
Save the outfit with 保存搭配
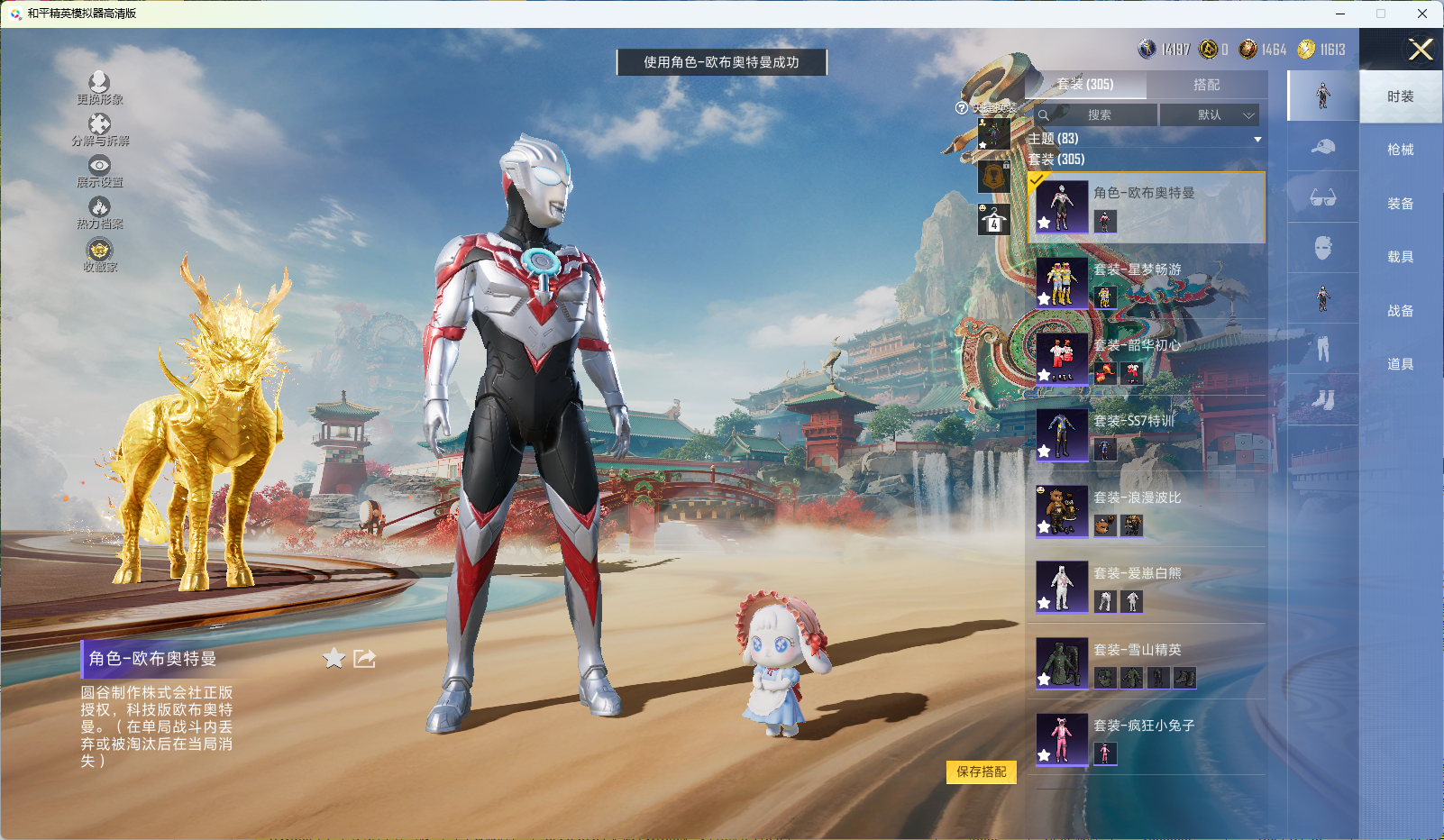pos(981,772)
